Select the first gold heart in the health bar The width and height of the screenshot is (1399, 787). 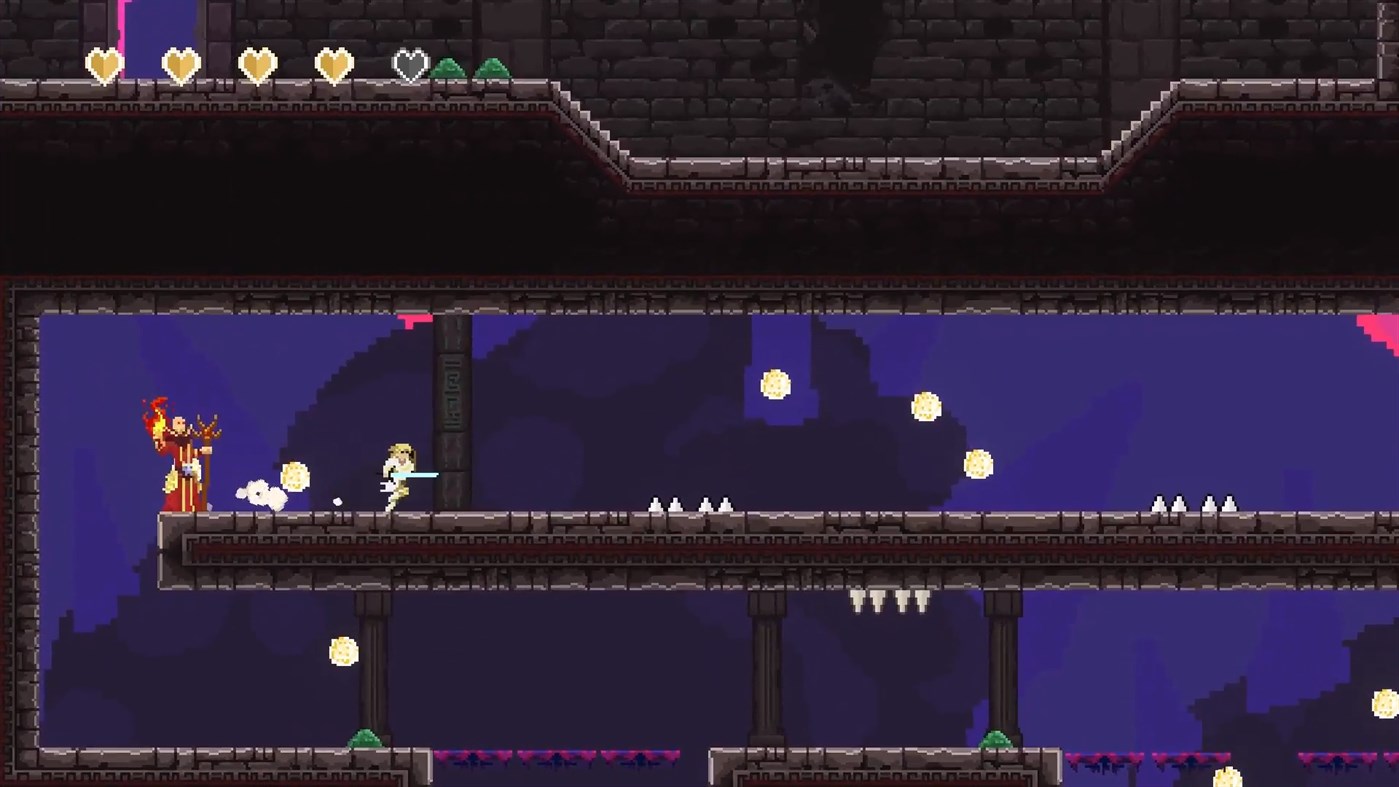(104, 63)
